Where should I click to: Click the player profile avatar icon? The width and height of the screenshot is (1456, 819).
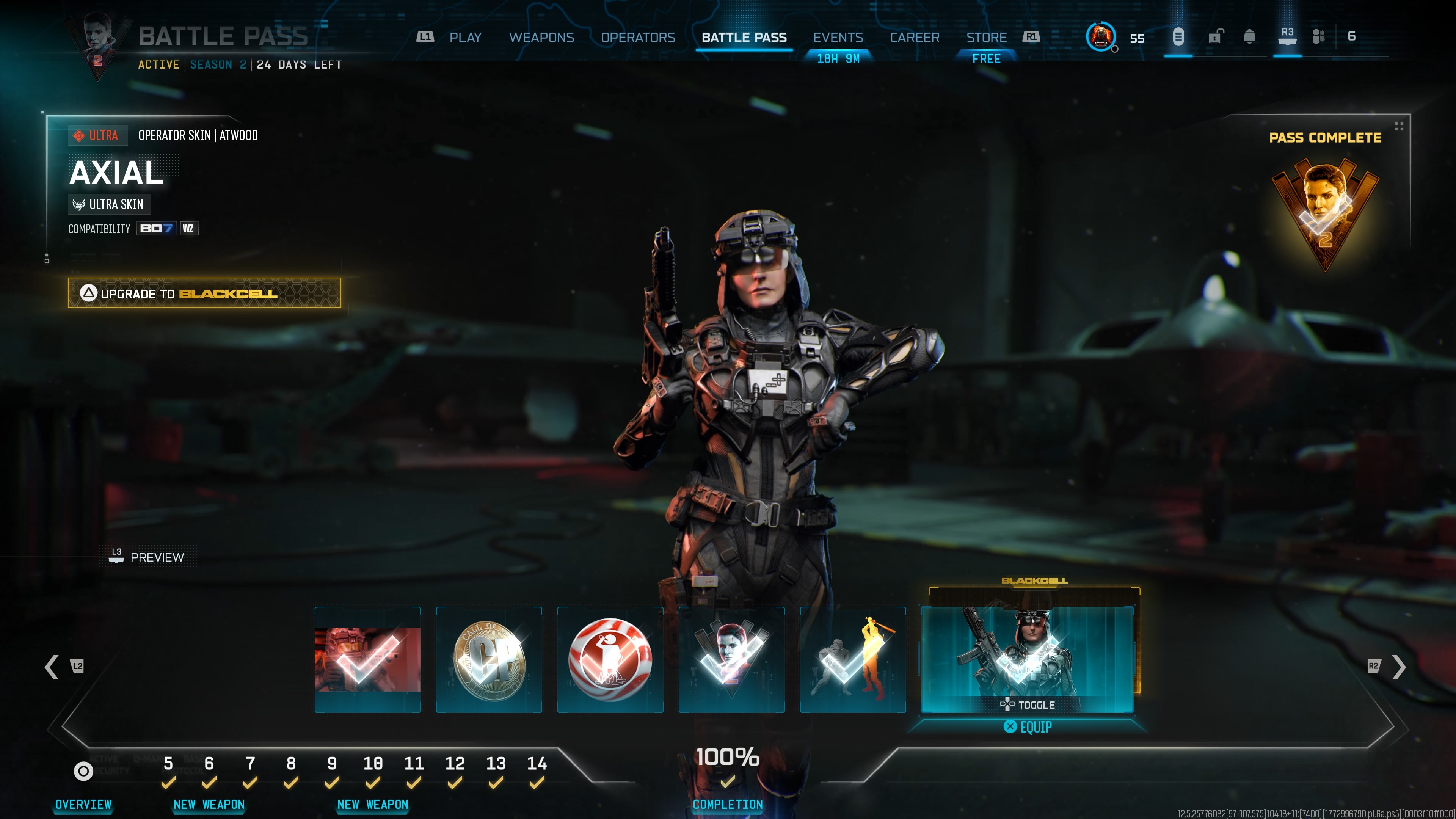pyautogui.click(x=1100, y=37)
